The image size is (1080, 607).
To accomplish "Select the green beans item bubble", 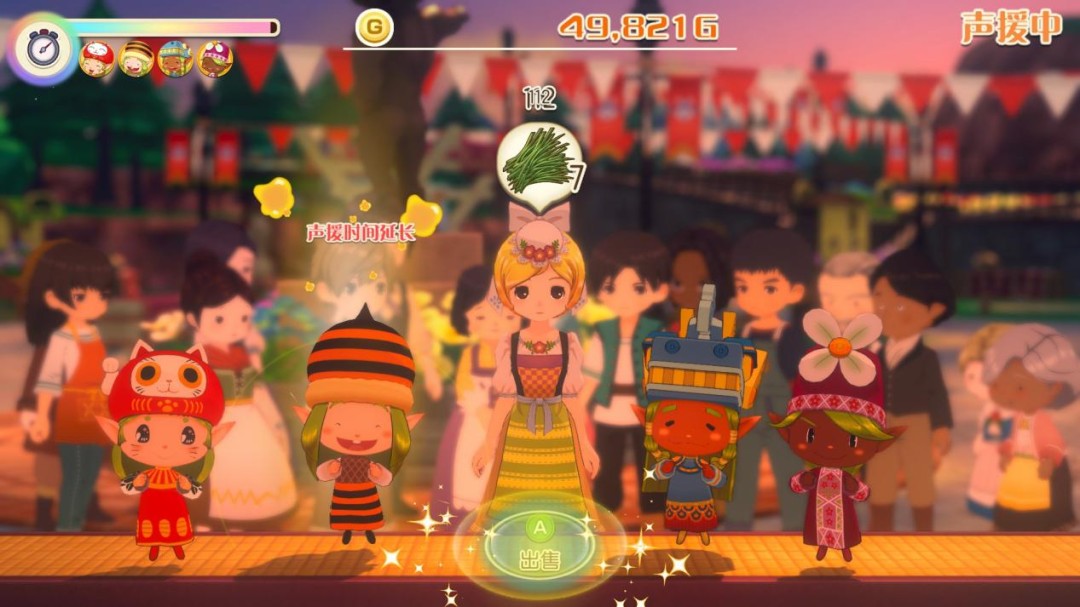I will pos(539,160).
